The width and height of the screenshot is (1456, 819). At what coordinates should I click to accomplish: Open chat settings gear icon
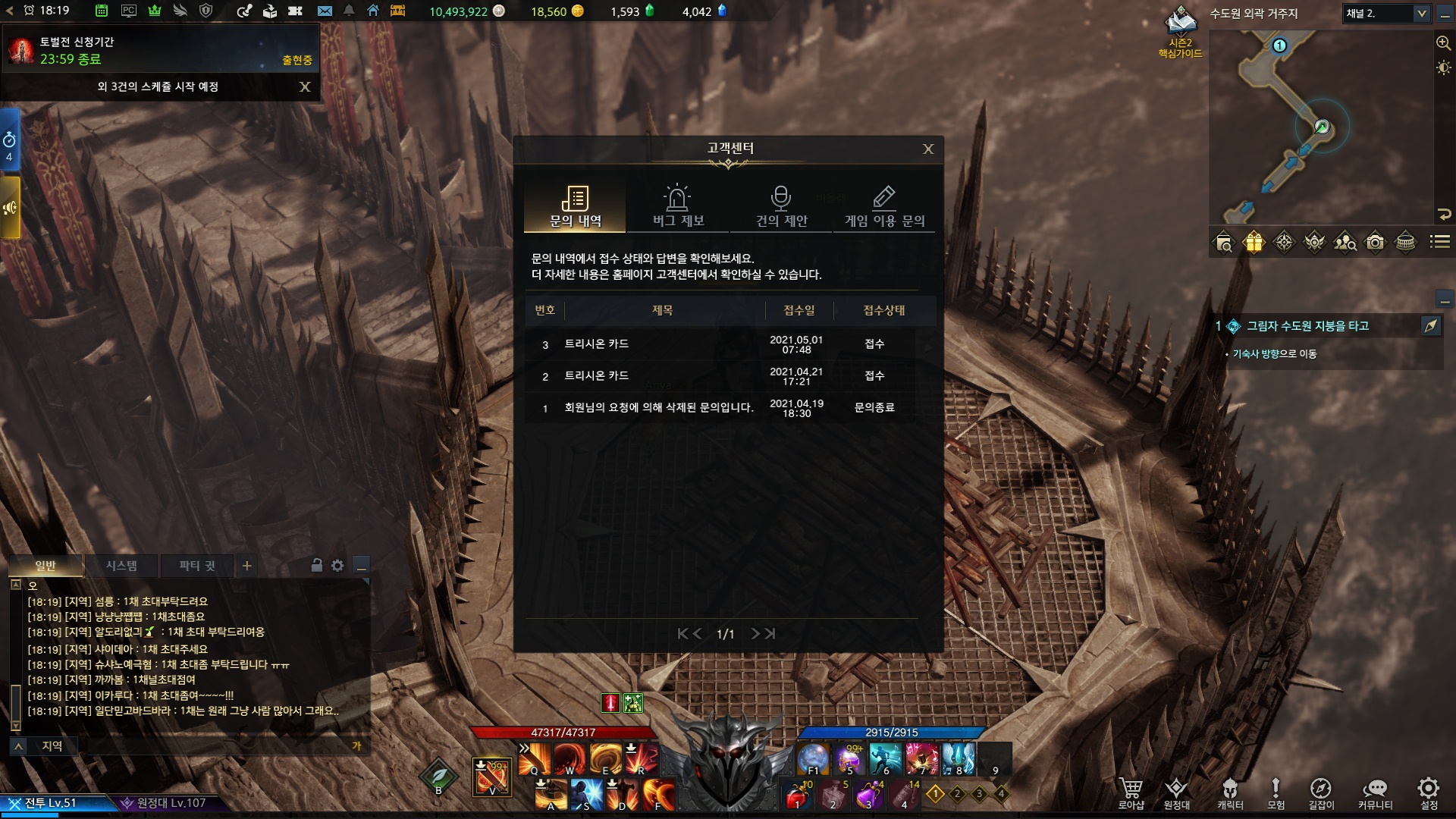point(337,566)
